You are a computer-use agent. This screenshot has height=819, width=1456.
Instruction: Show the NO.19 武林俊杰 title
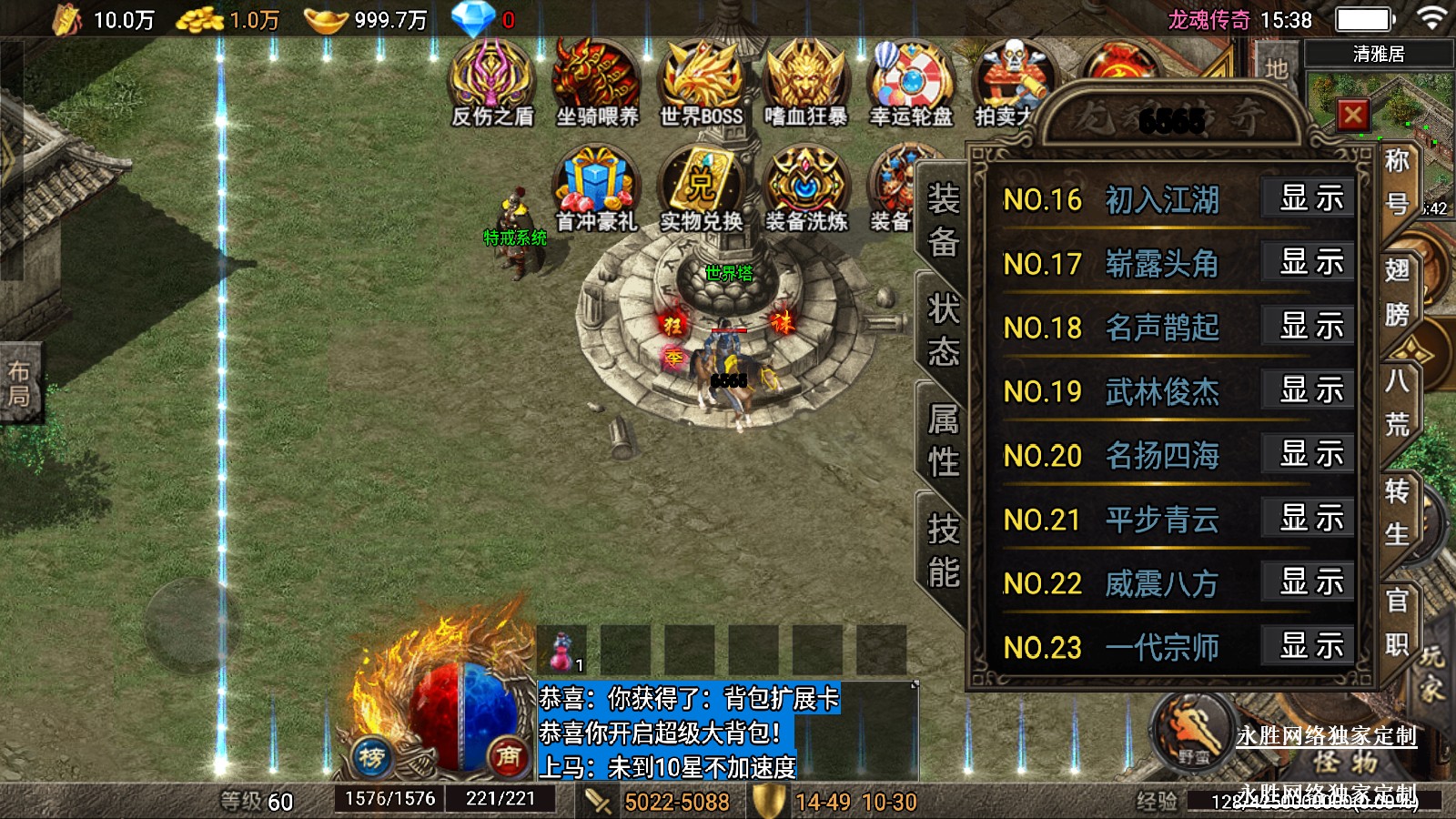1309,390
